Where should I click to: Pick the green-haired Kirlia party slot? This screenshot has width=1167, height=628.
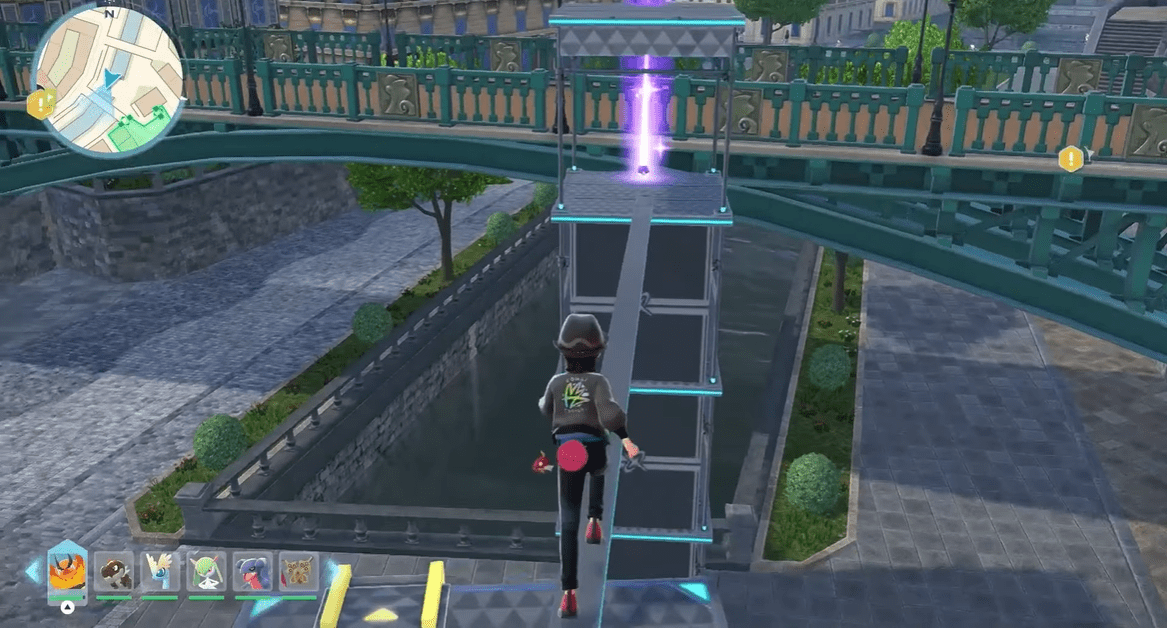206,572
